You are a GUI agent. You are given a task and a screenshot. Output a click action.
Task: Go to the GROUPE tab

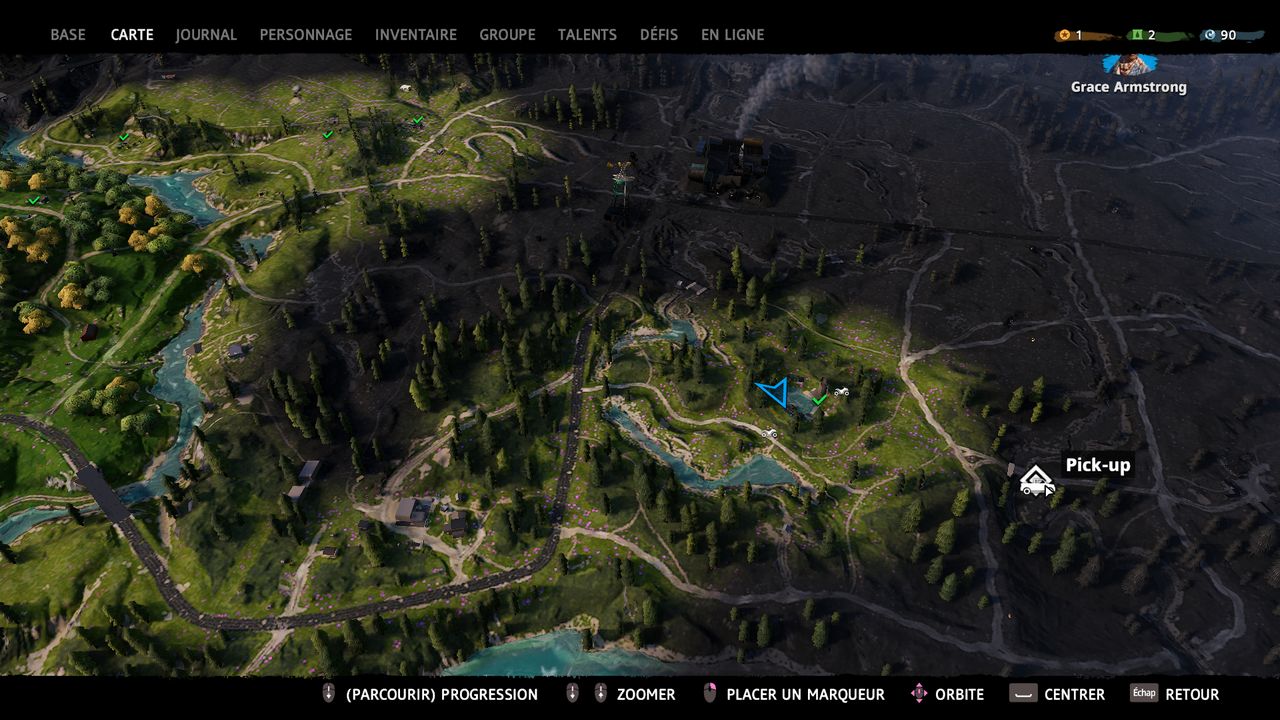click(x=507, y=35)
